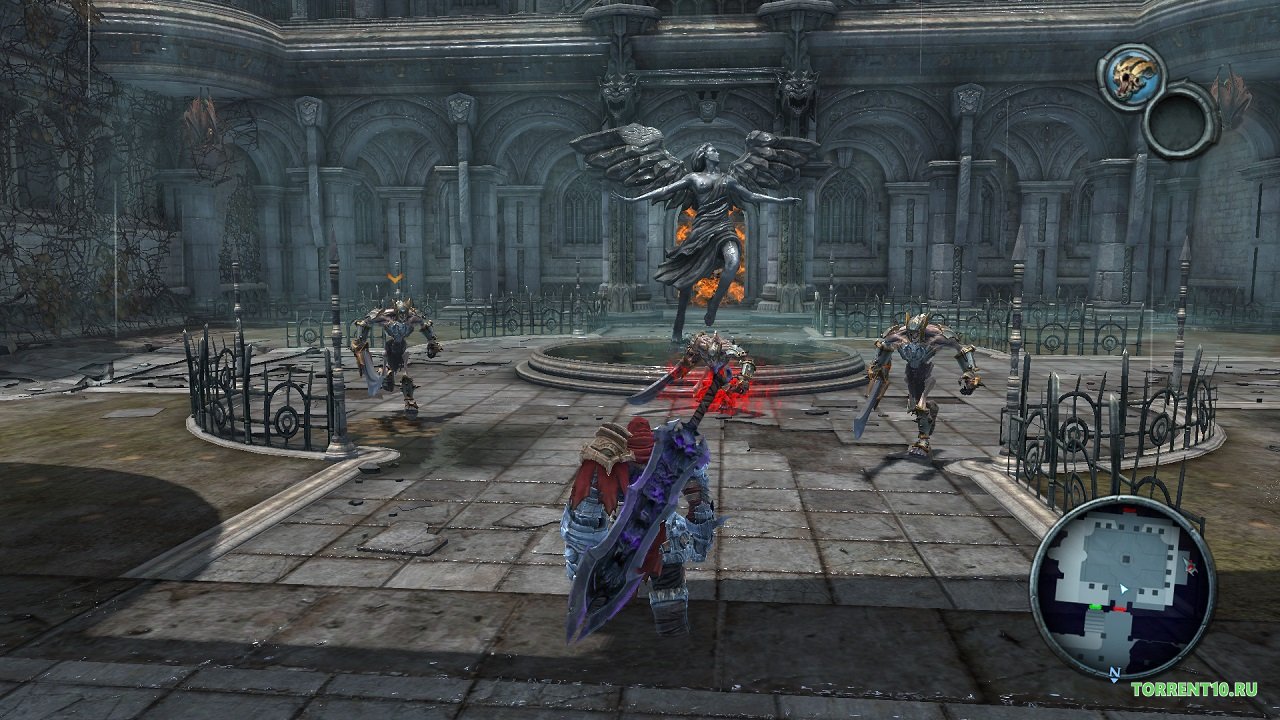Click the blue N compass marker
The height and width of the screenshot is (720, 1280).
[x=1115, y=675]
